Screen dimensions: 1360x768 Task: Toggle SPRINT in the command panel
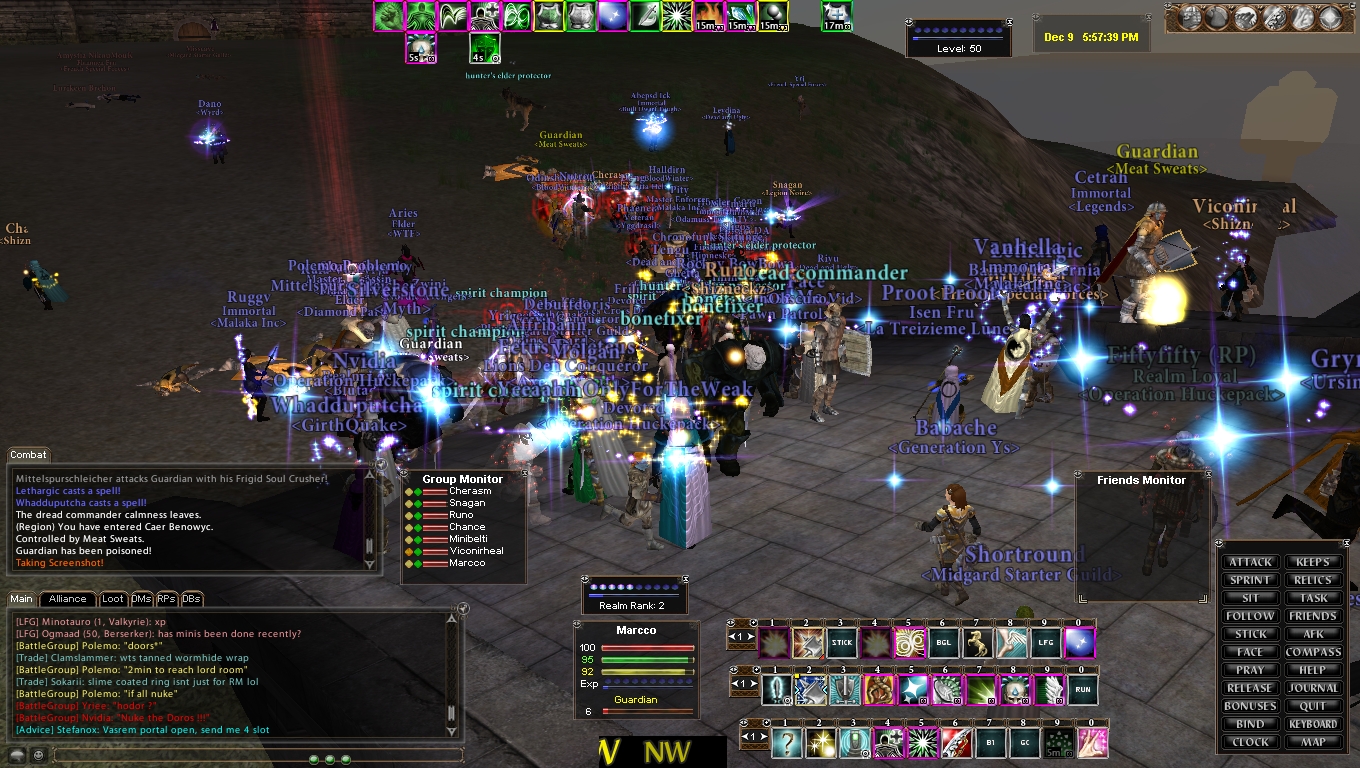point(1251,580)
